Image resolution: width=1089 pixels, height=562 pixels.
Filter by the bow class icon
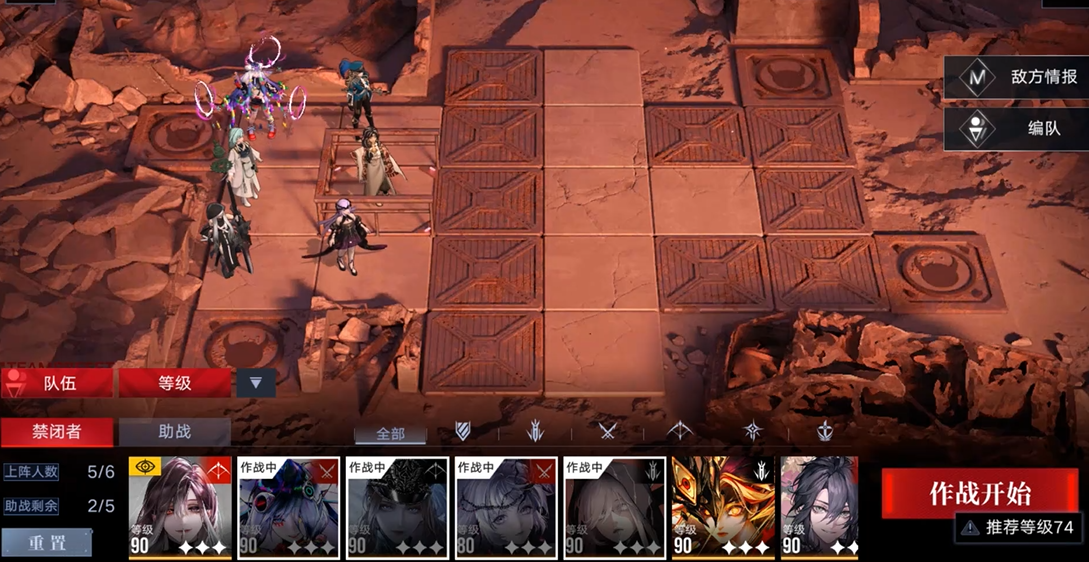(x=681, y=431)
